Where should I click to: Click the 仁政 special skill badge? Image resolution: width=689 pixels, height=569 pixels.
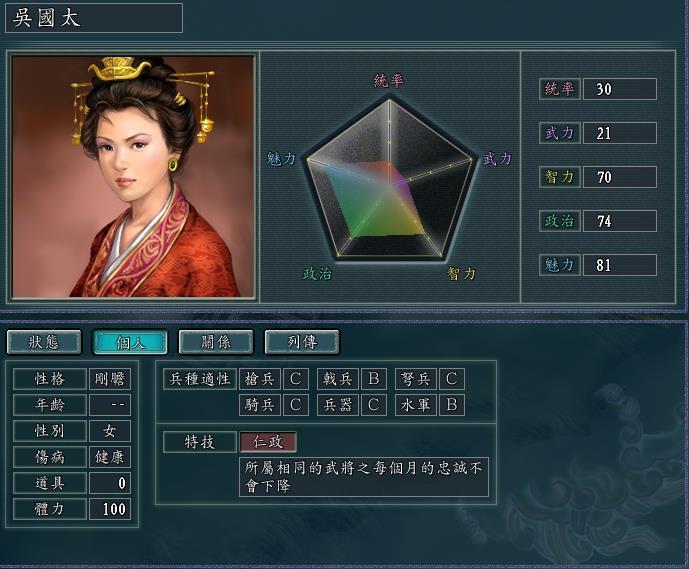pyautogui.click(x=268, y=442)
